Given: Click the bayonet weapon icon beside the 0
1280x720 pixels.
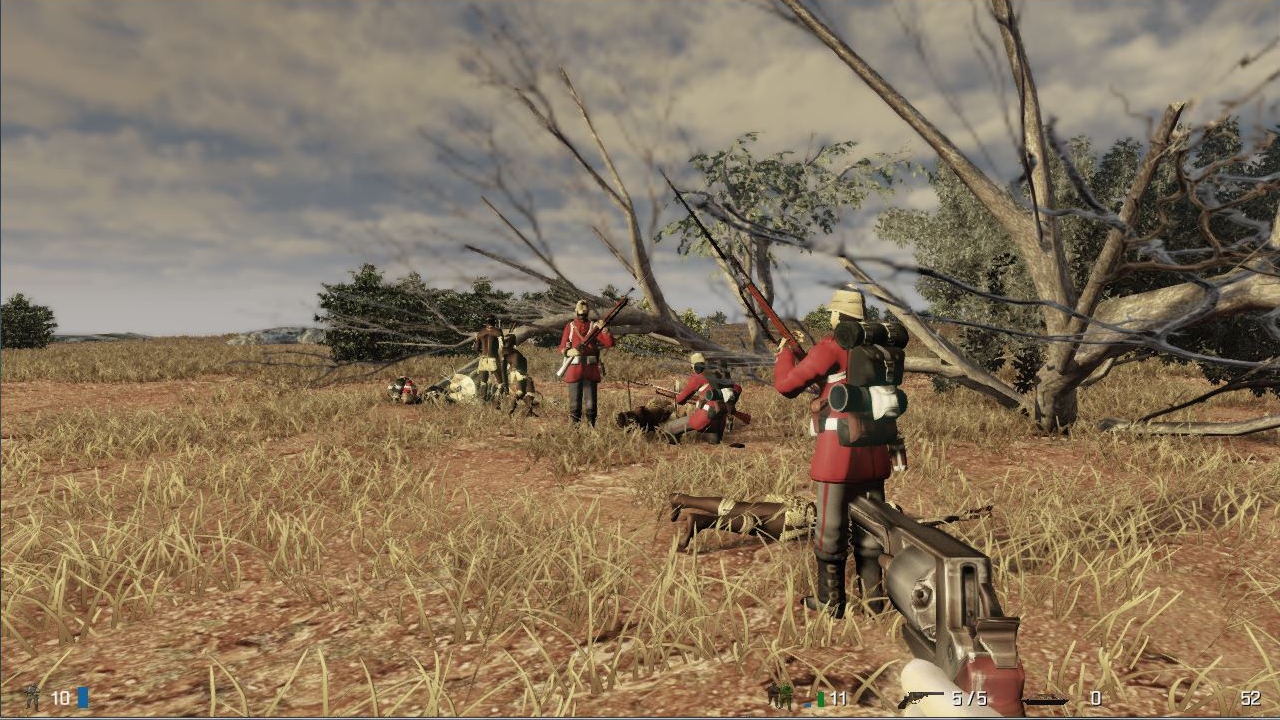Looking at the screenshot, I should pos(1045,700).
